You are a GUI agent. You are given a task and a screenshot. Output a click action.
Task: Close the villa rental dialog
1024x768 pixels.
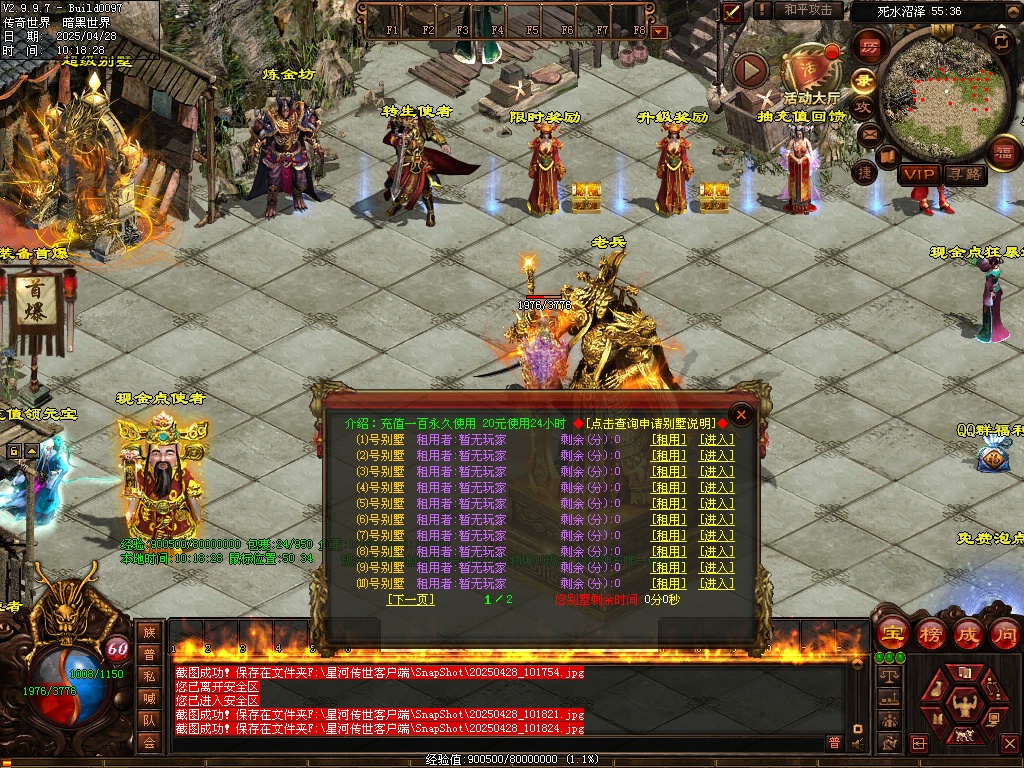(741, 414)
